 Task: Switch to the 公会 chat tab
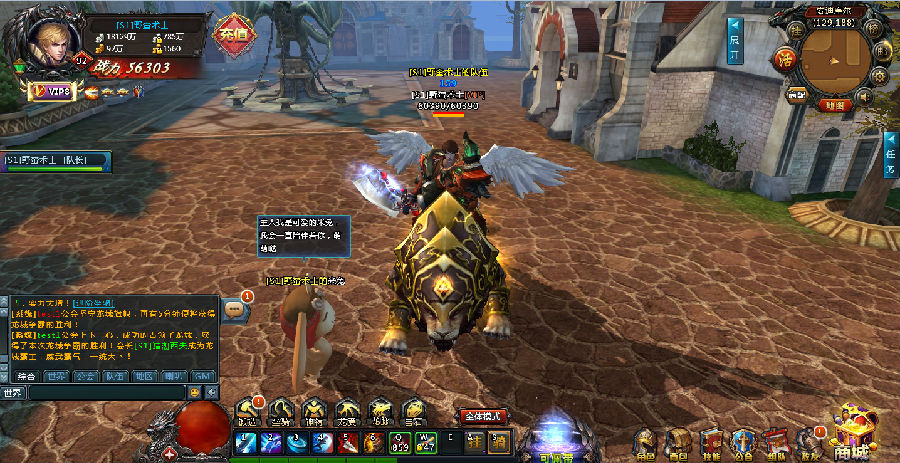(86, 376)
